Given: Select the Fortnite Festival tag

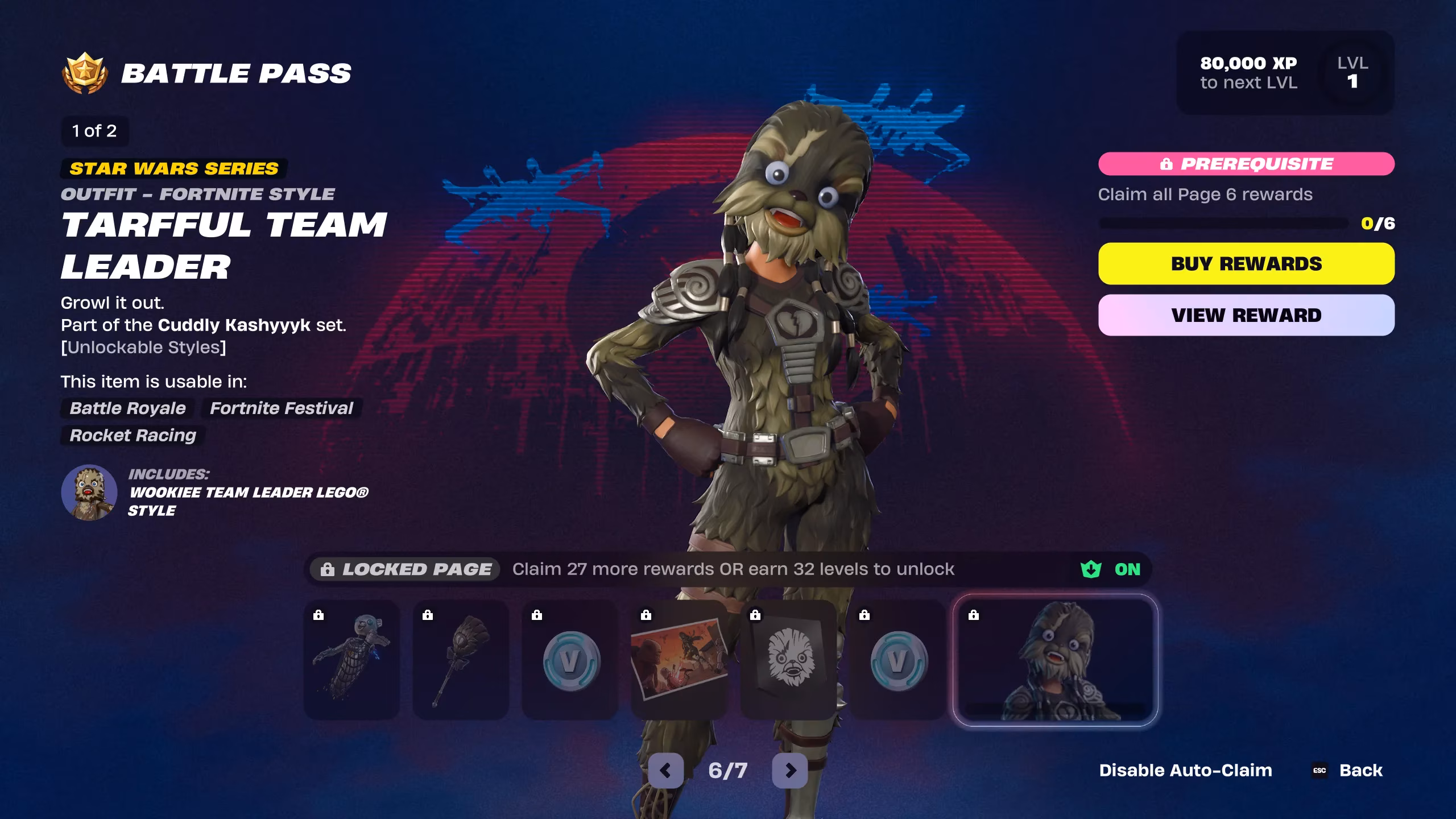Looking at the screenshot, I should click(281, 408).
